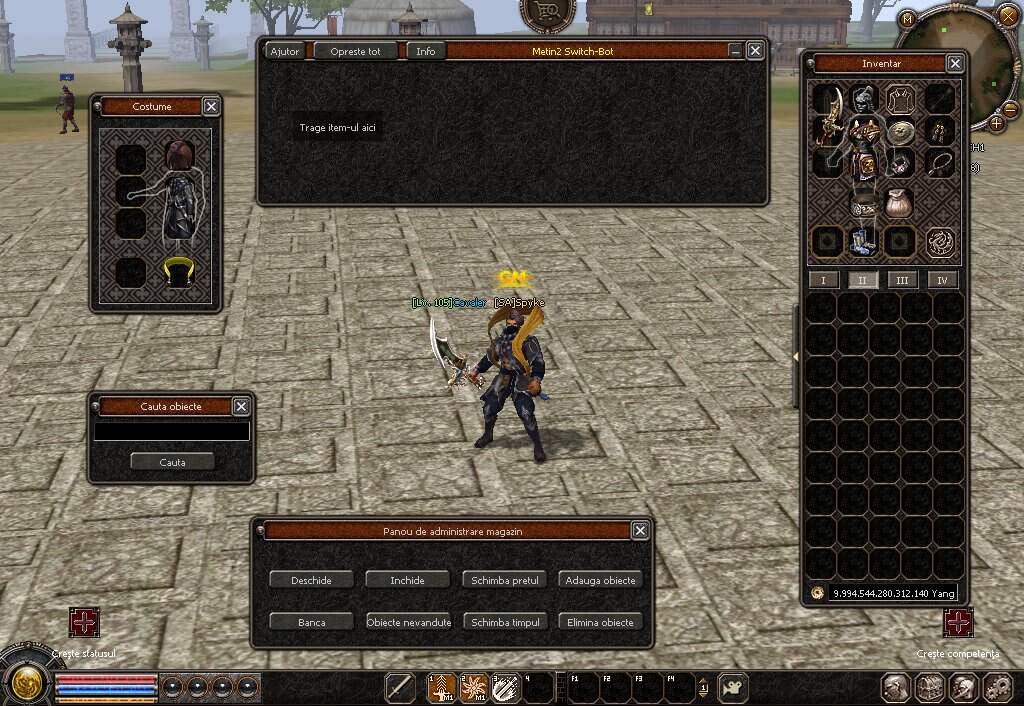1024x706 pixels.
Task: Open the shop with Deschide
Action: [311, 580]
